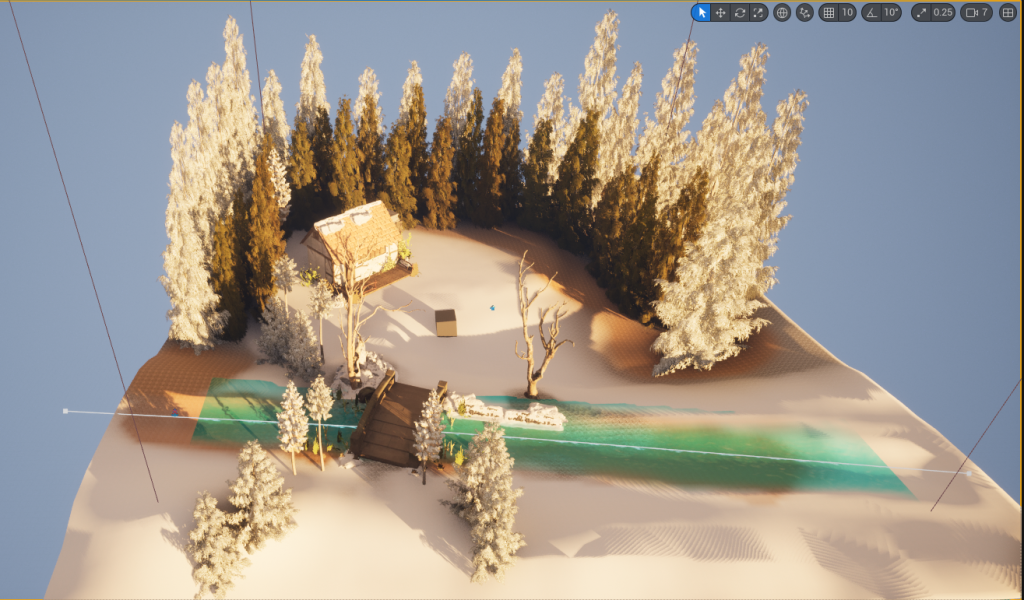Toggle surface snapping icon
Screen dimensions: 1024x600
805,13
